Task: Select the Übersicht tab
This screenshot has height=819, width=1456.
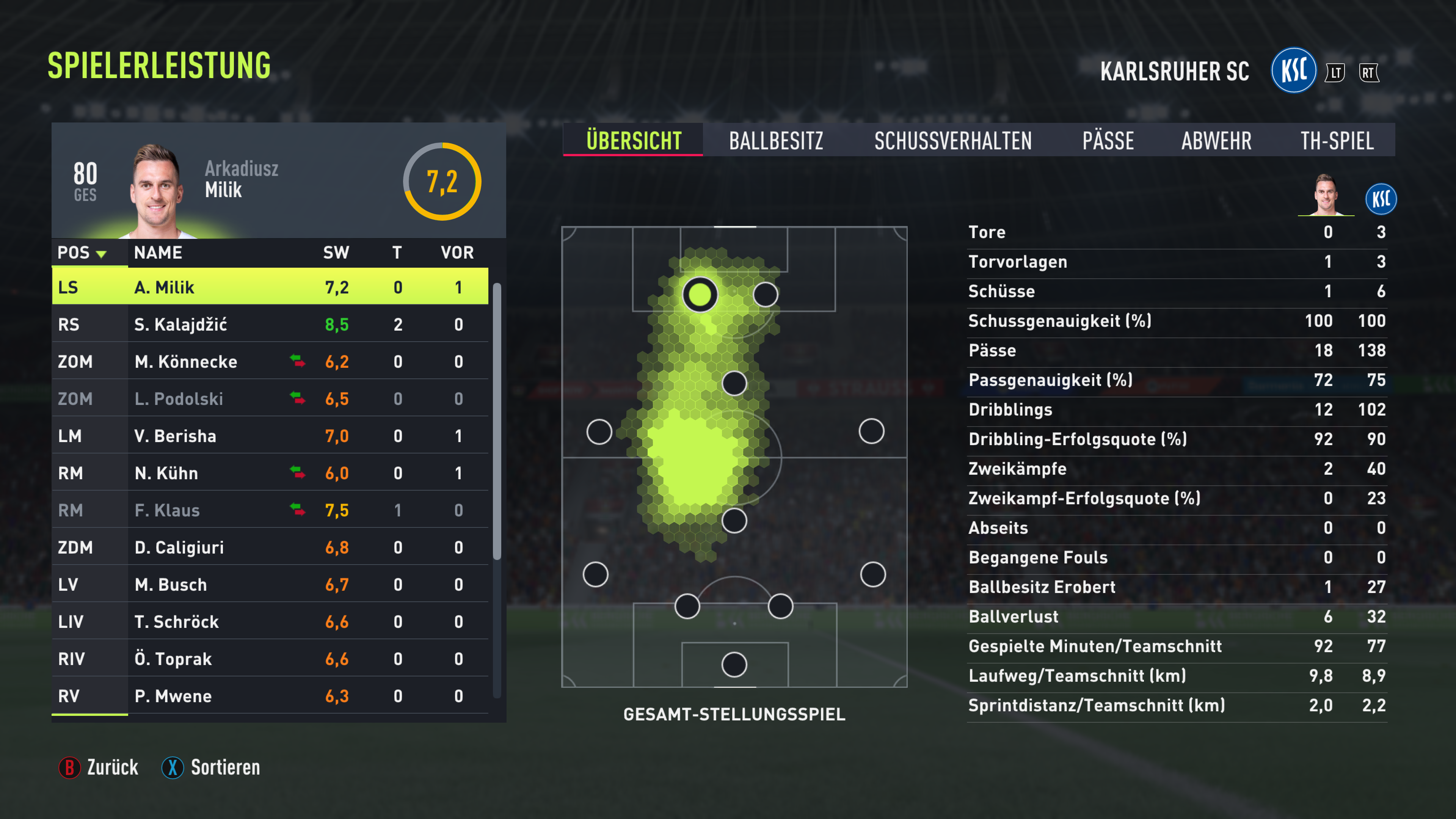Action: (633, 141)
